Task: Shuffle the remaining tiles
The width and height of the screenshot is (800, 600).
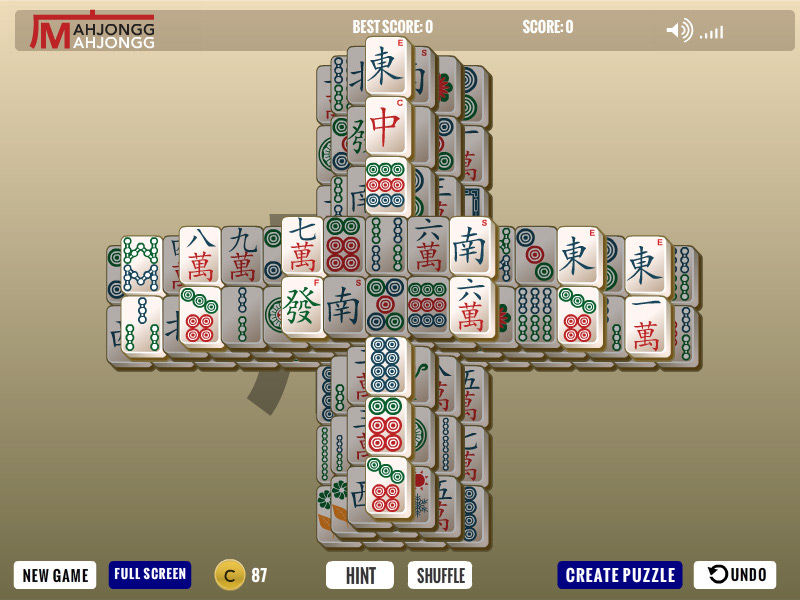Action: [440, 575]
